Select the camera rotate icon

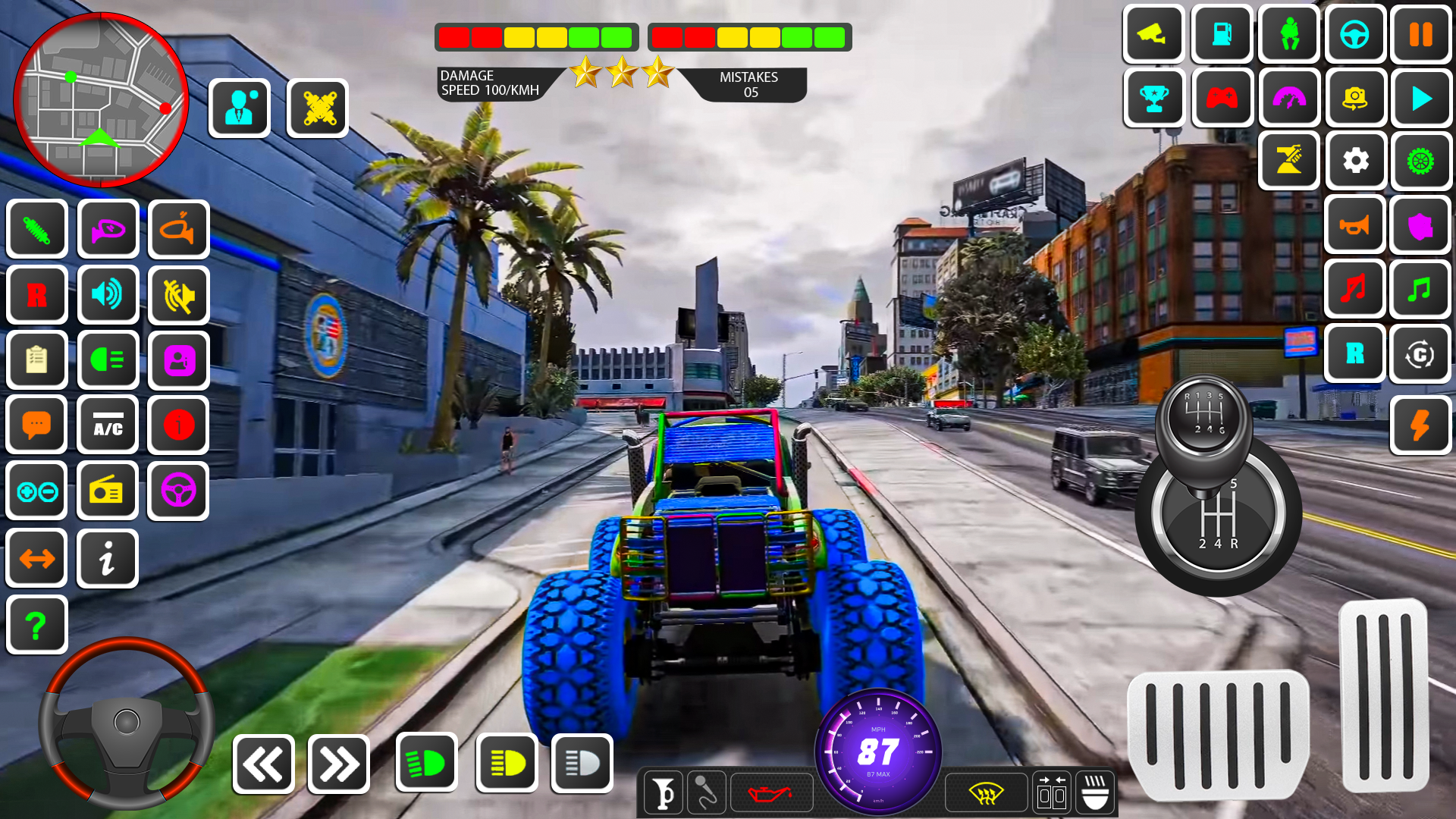coord(1355,99)
